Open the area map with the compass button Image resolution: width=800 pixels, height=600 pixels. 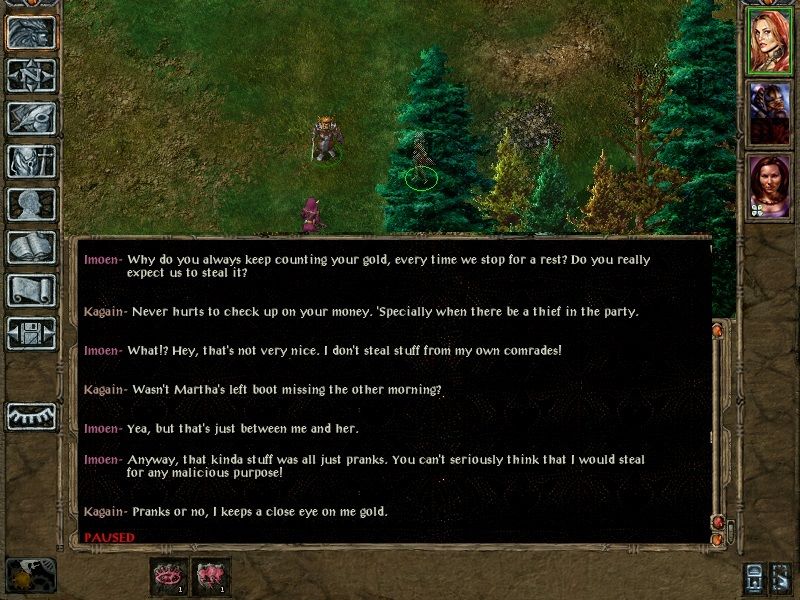point(31,75)
